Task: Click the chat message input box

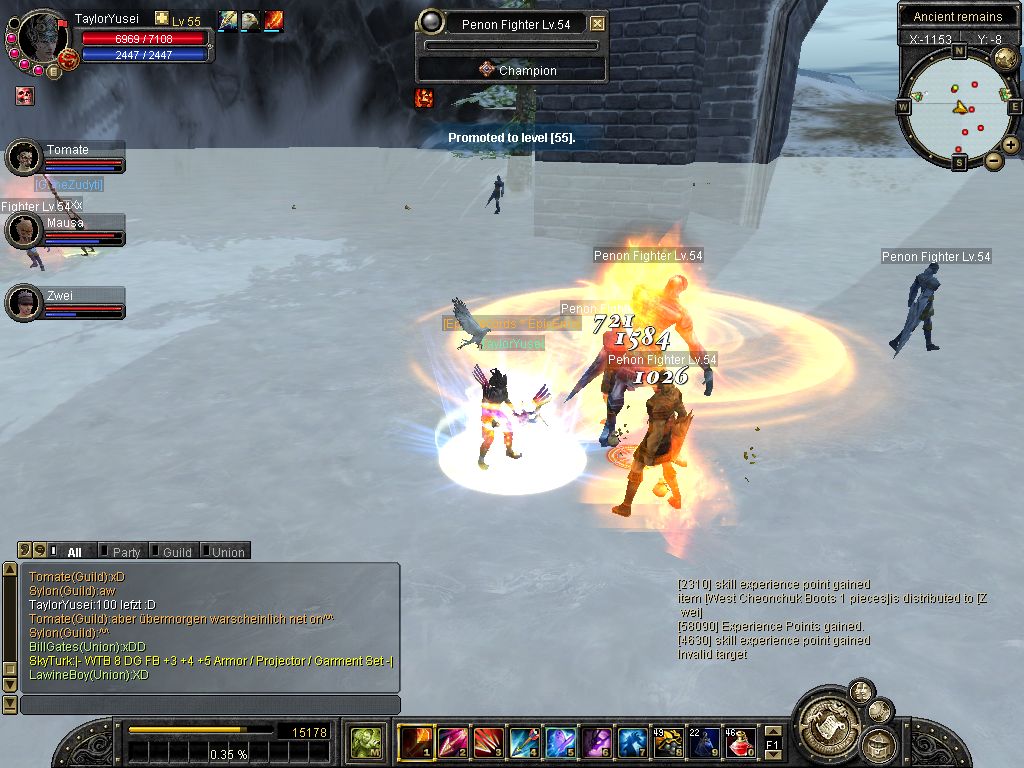Action: tap(210, 705)
